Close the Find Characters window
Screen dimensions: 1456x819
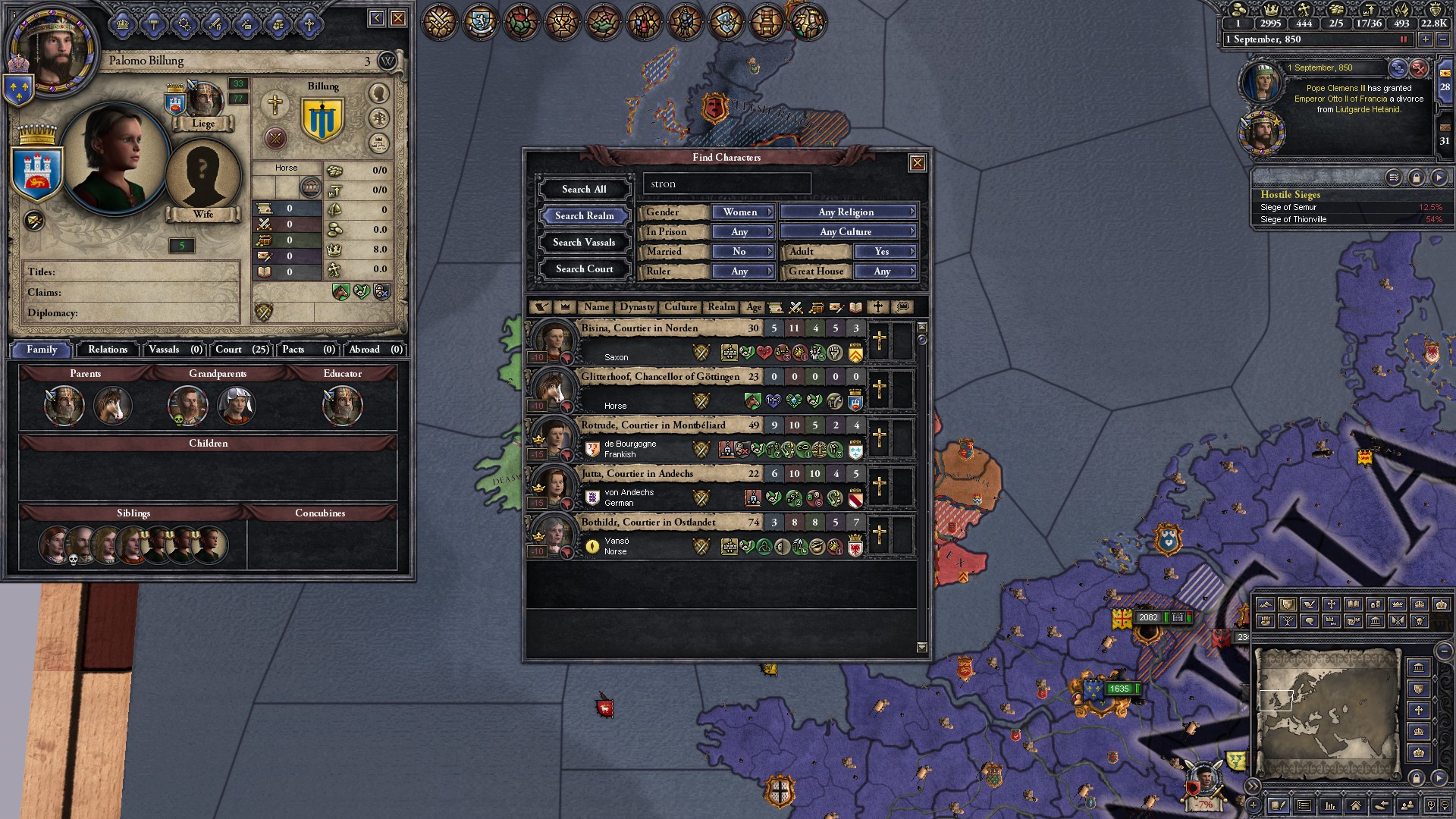point(917,163)
